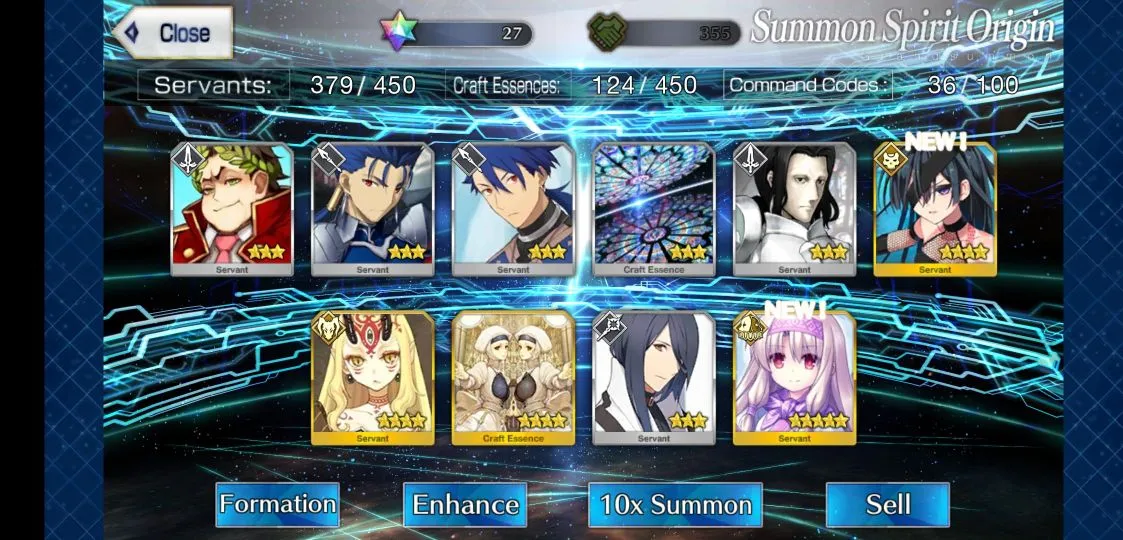
Task: Select the blue-haired servant with tan outfit
Action: 513,208
